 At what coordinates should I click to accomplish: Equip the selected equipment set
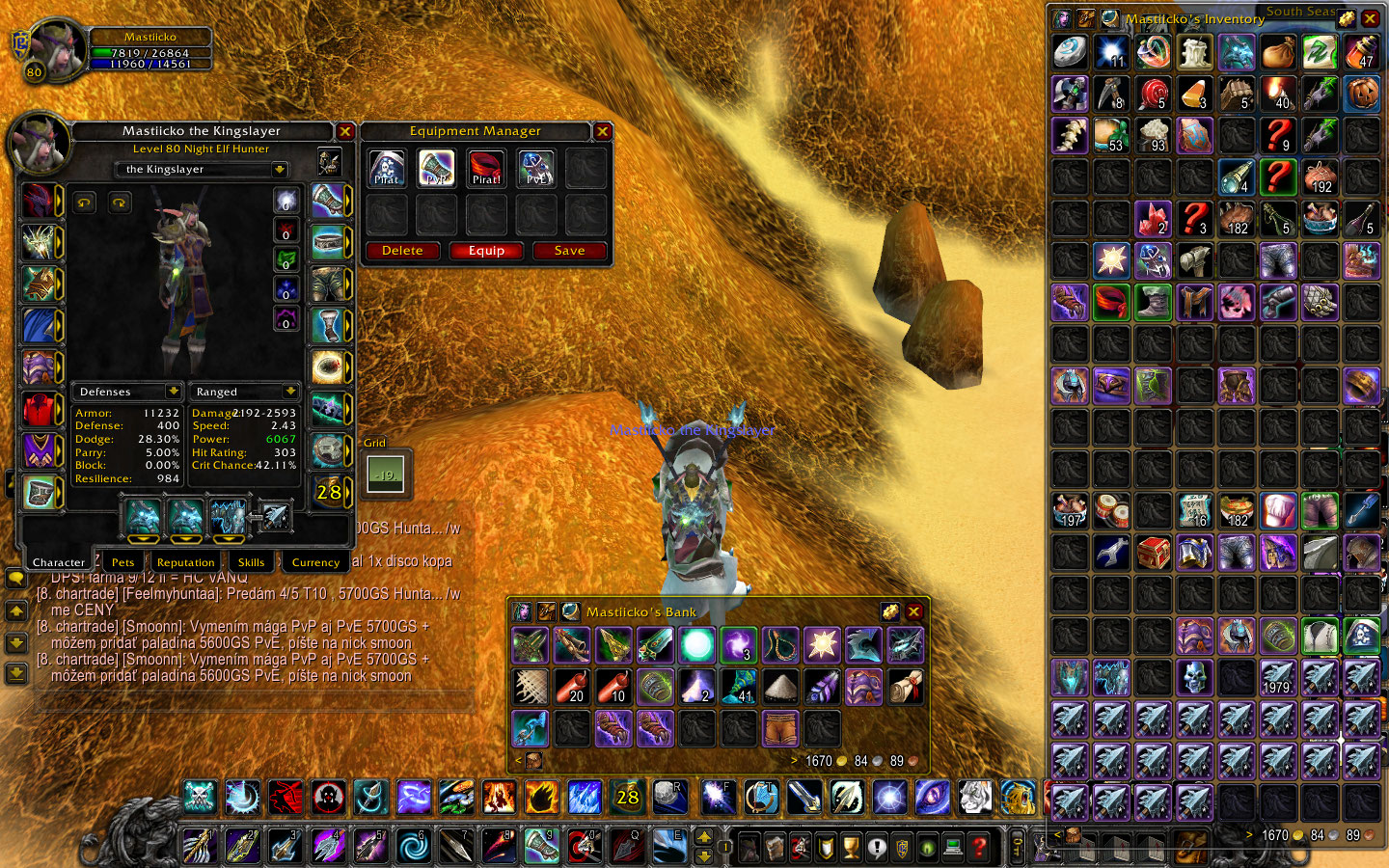click(x=486, y=251)
